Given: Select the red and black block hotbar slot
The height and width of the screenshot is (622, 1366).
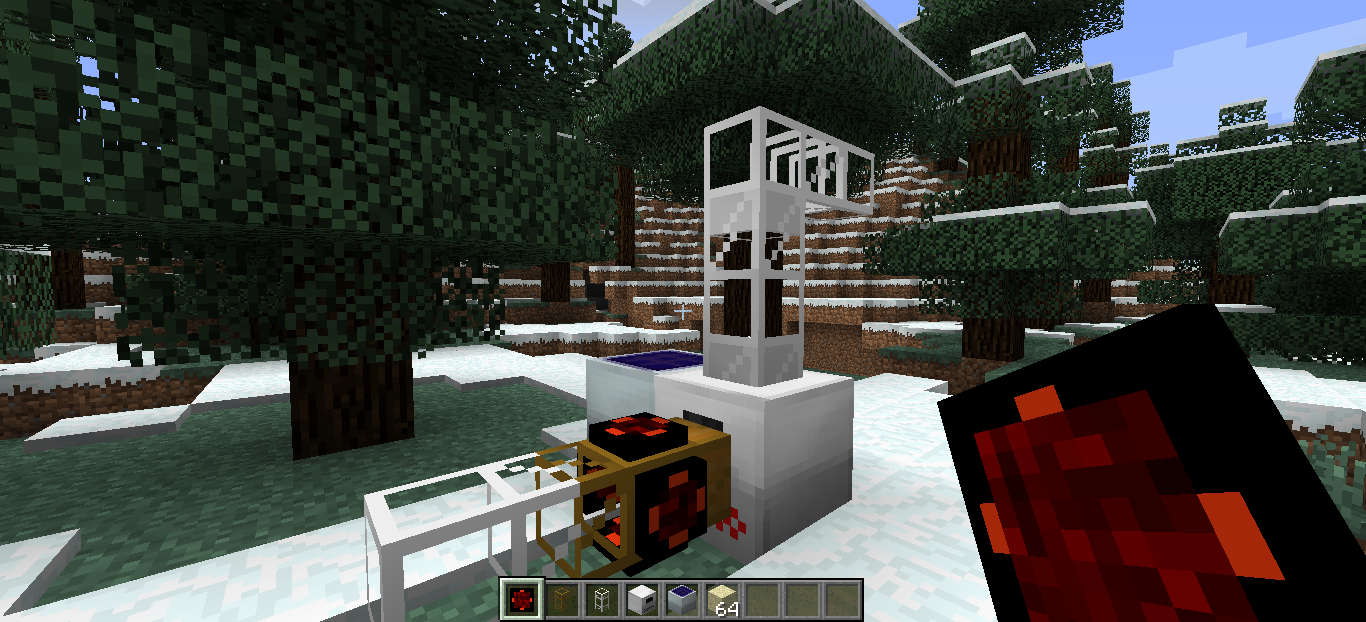Looking at the screenshot, I should coord(522,599).
